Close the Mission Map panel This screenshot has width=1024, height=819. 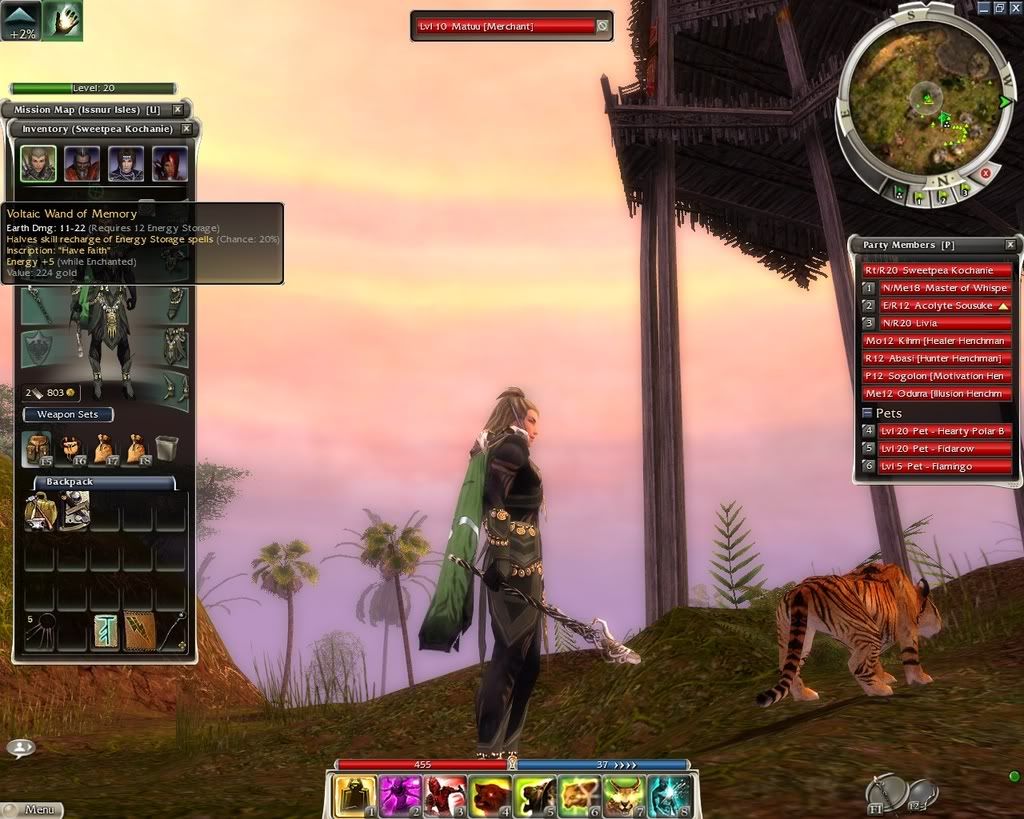(x=178, y=110)
